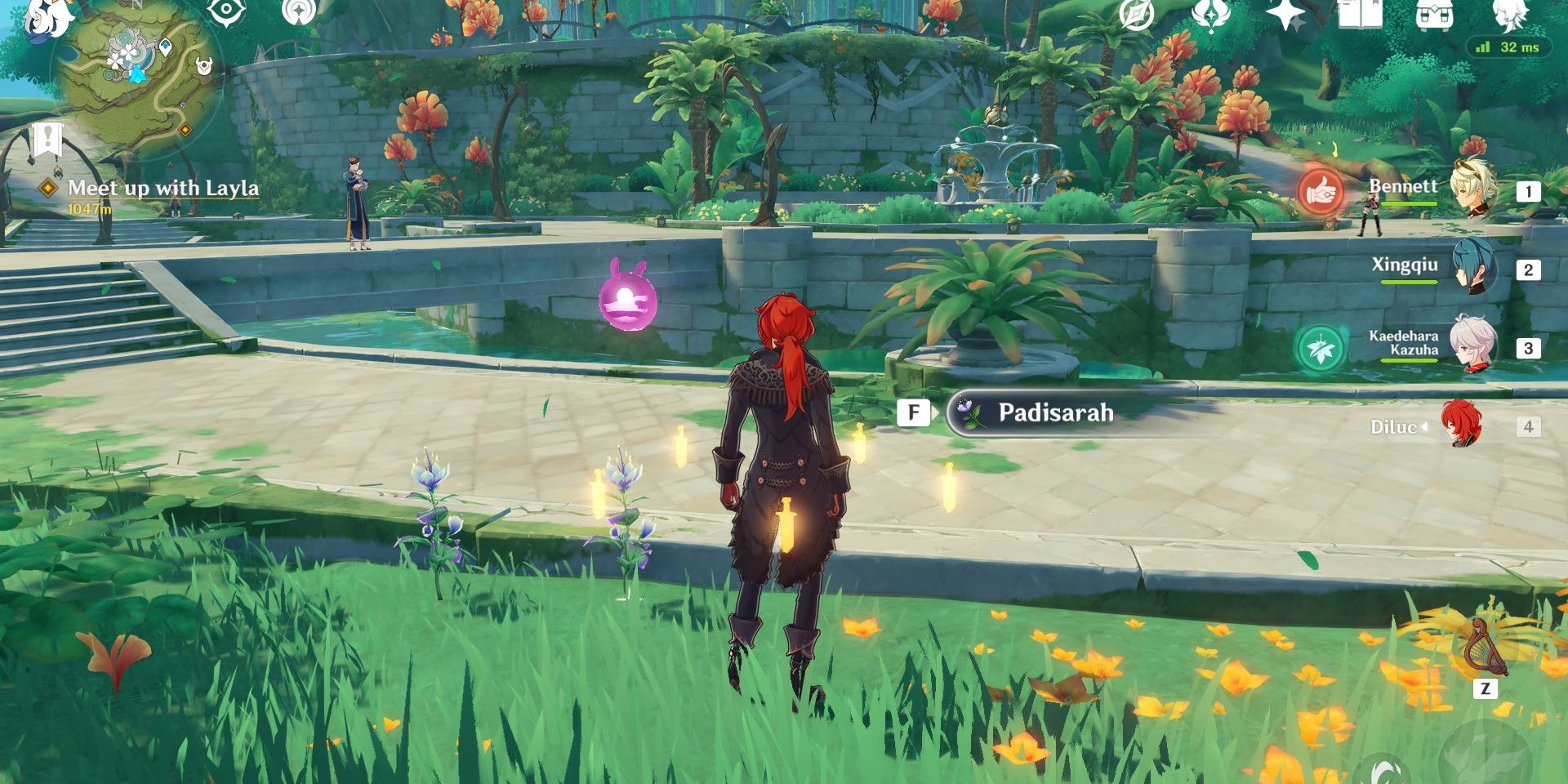
Task: Open the Inventory backpack icon
Action: pos(1435,14)
